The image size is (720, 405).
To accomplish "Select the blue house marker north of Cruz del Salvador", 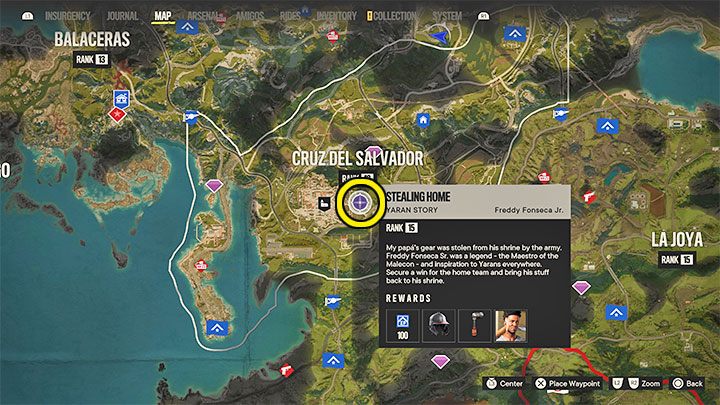I will click(x=423, y=119).
